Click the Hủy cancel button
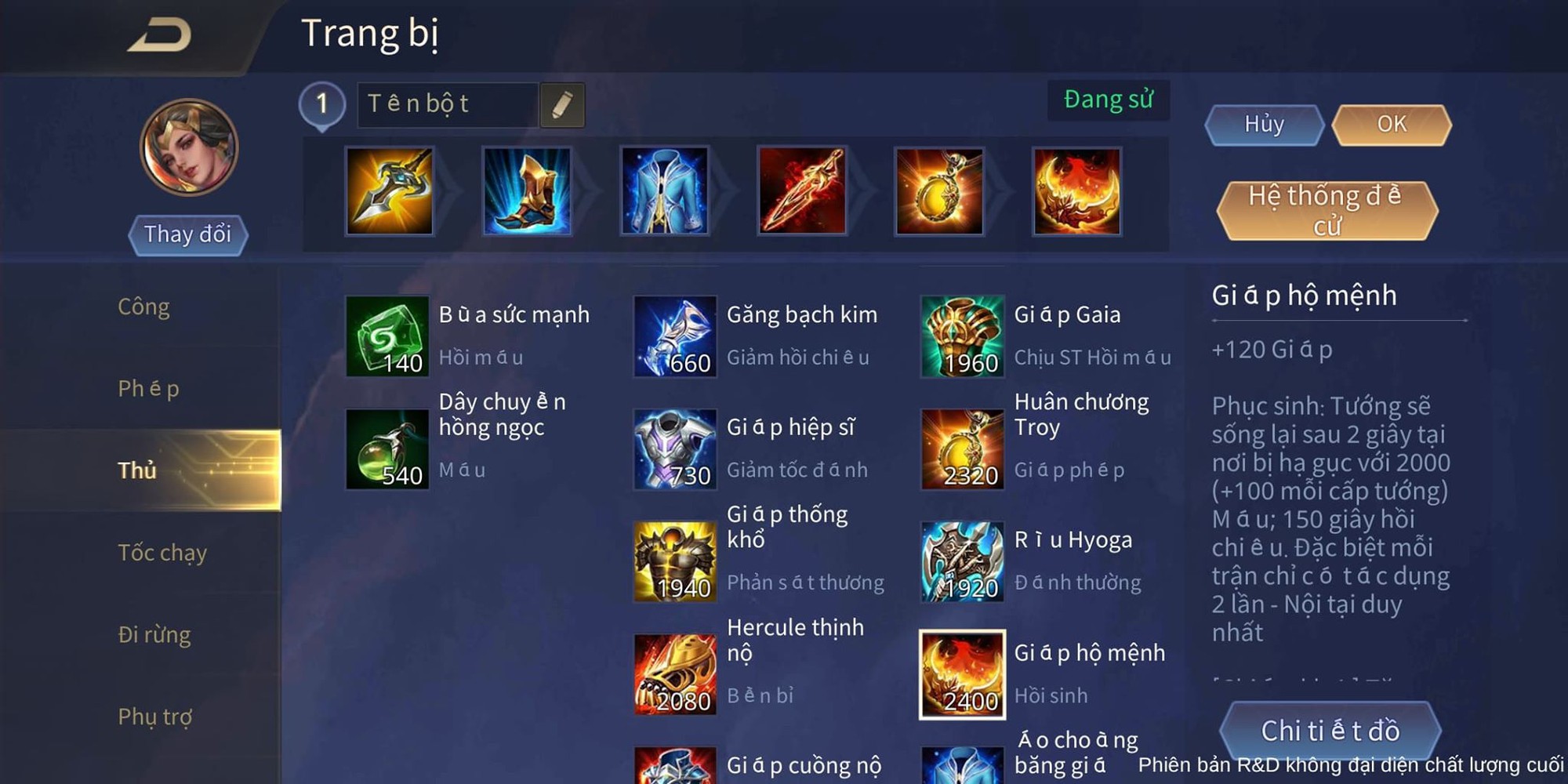 (x=1263, y=124)
